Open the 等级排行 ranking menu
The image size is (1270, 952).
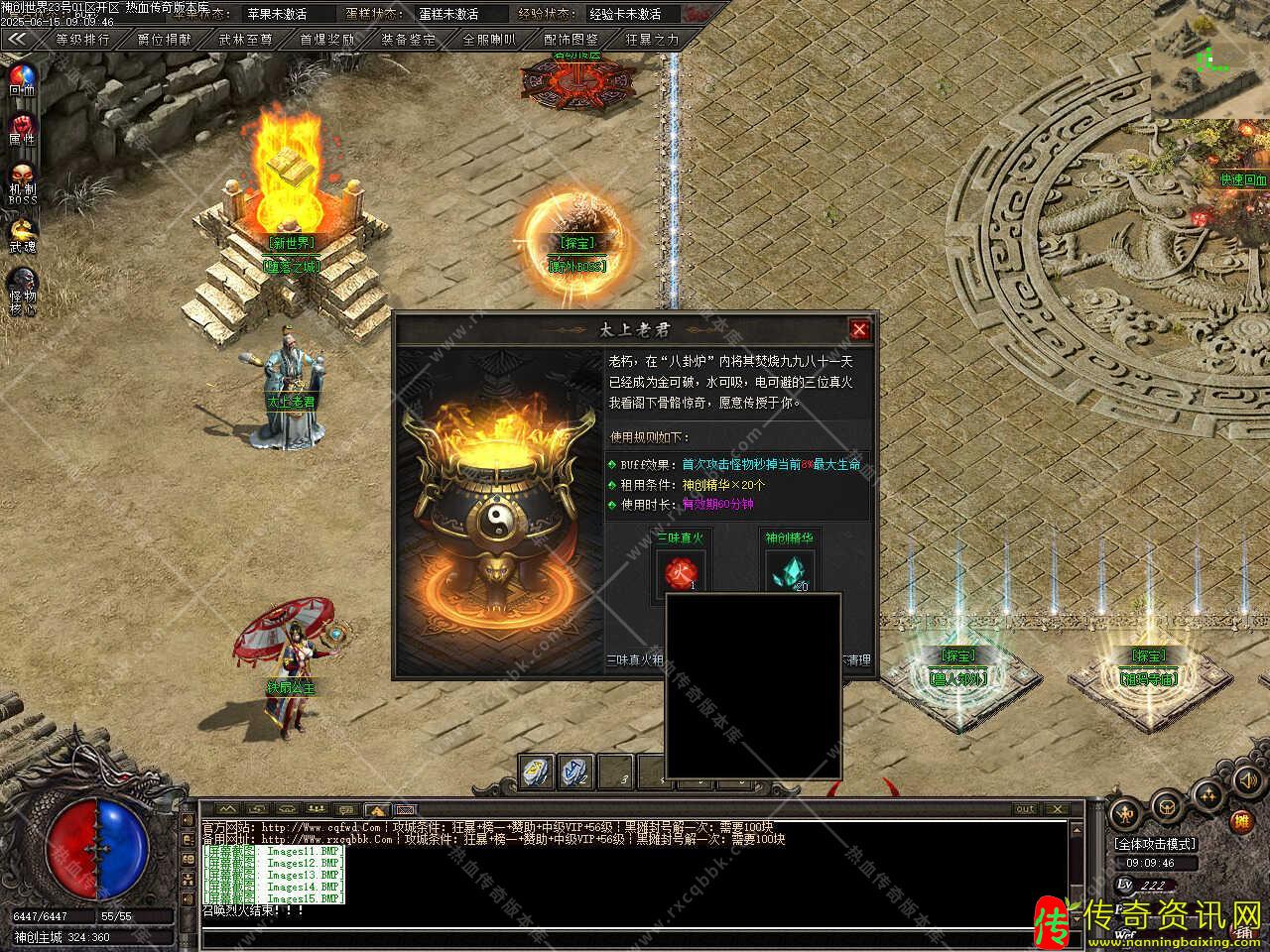(x=82, y=41)
